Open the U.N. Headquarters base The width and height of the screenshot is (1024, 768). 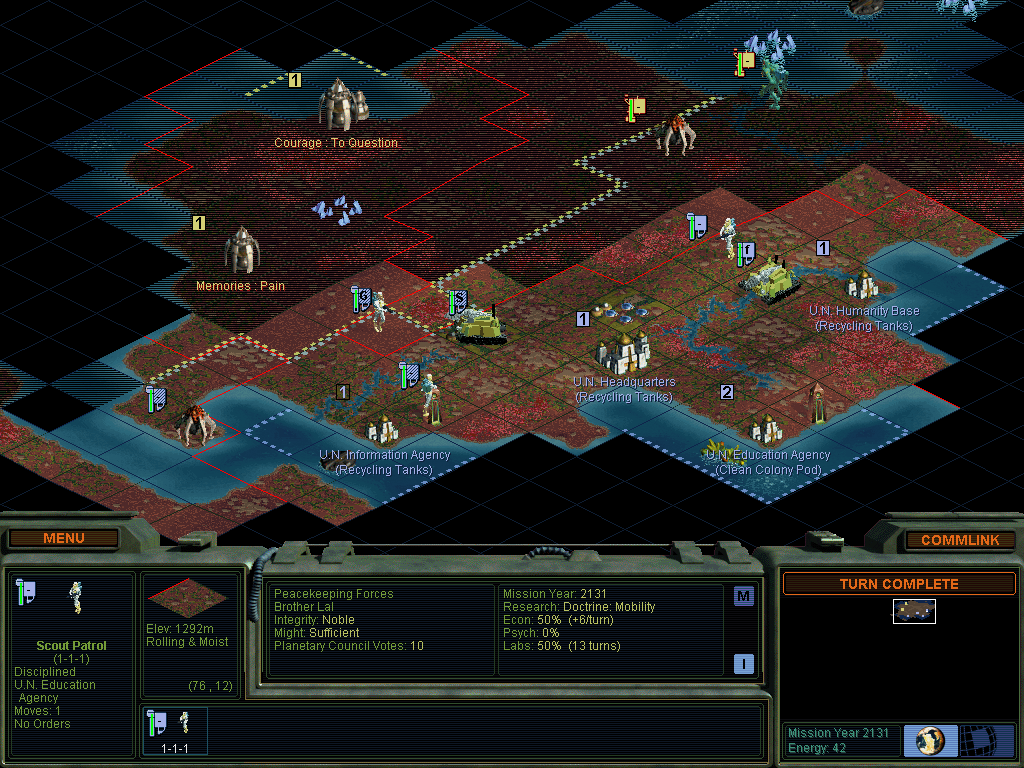(x=623, y=352)
